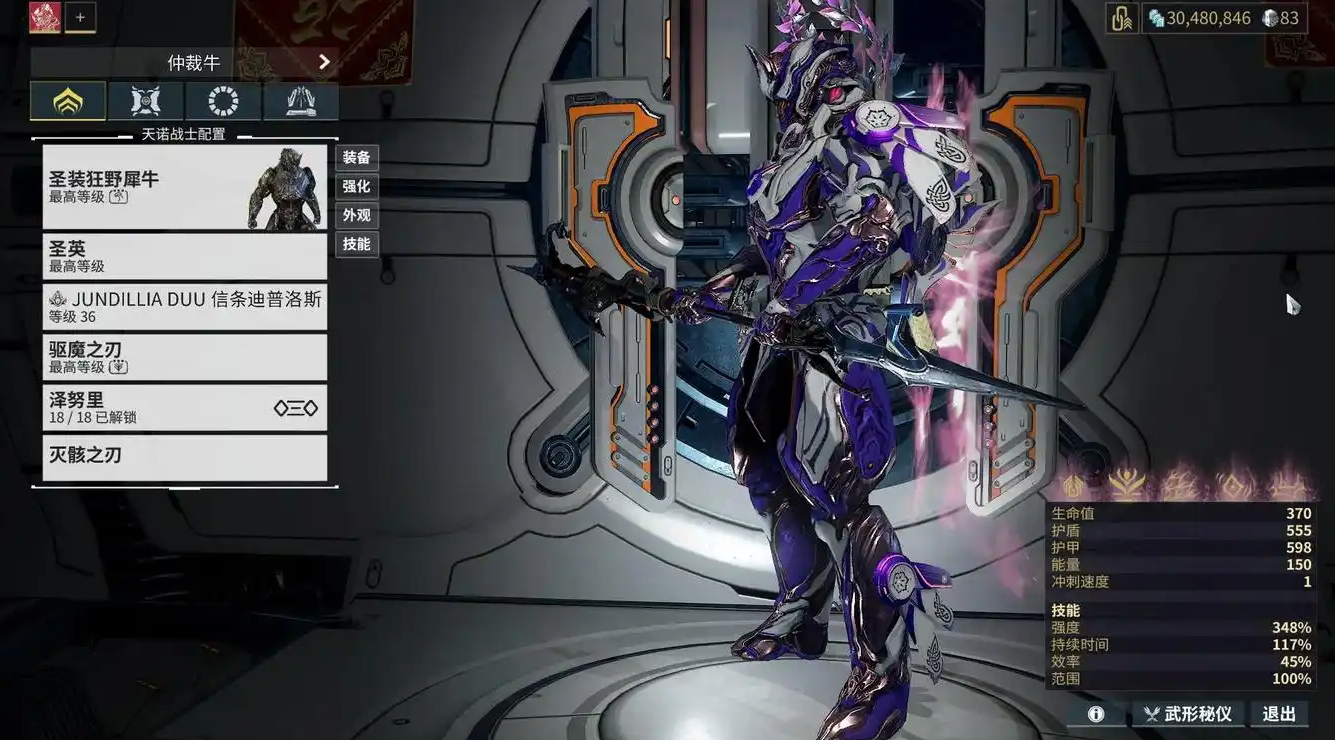Click the 装备 equip button
The image size is (1335, 740).
[356, 157]
